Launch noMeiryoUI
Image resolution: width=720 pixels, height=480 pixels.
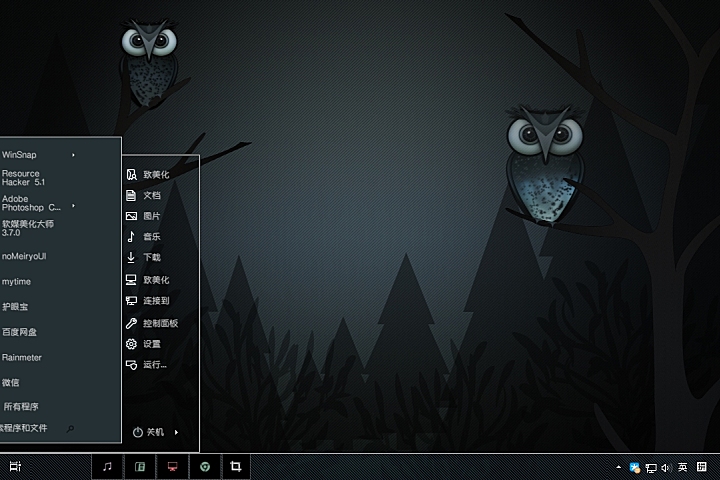pos(25,256)
